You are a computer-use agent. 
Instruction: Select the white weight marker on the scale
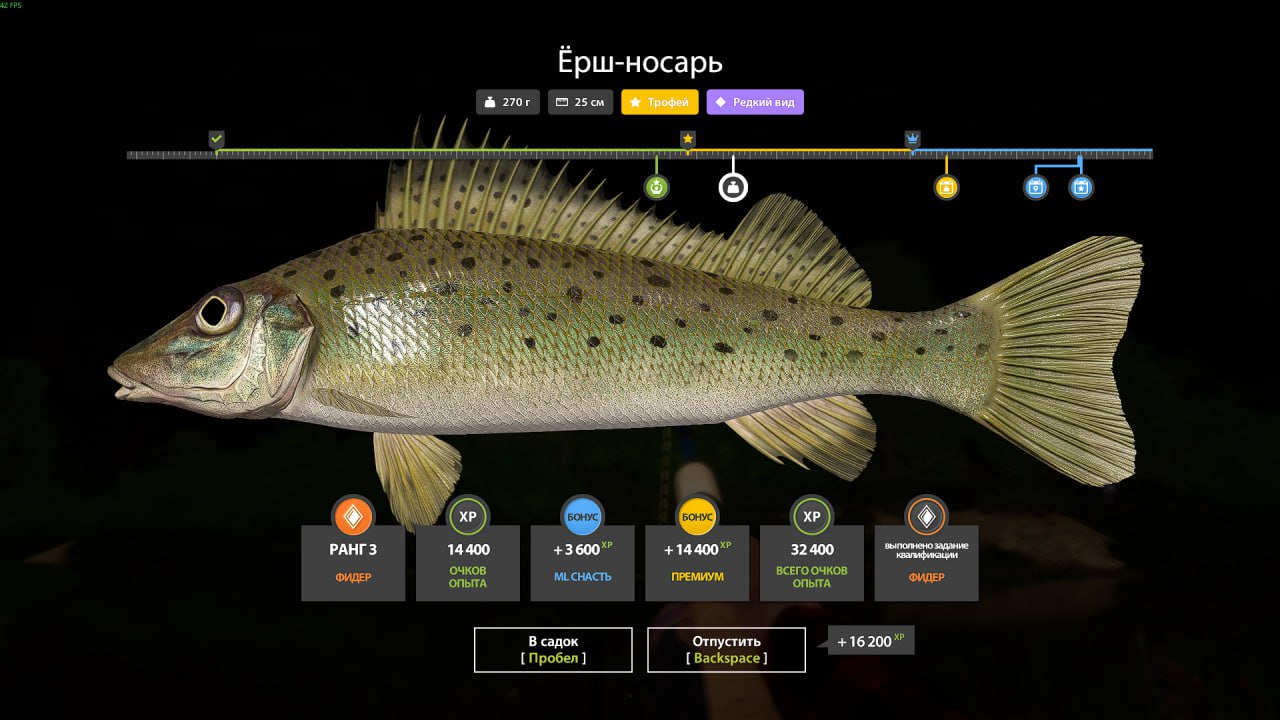[733, 187]
